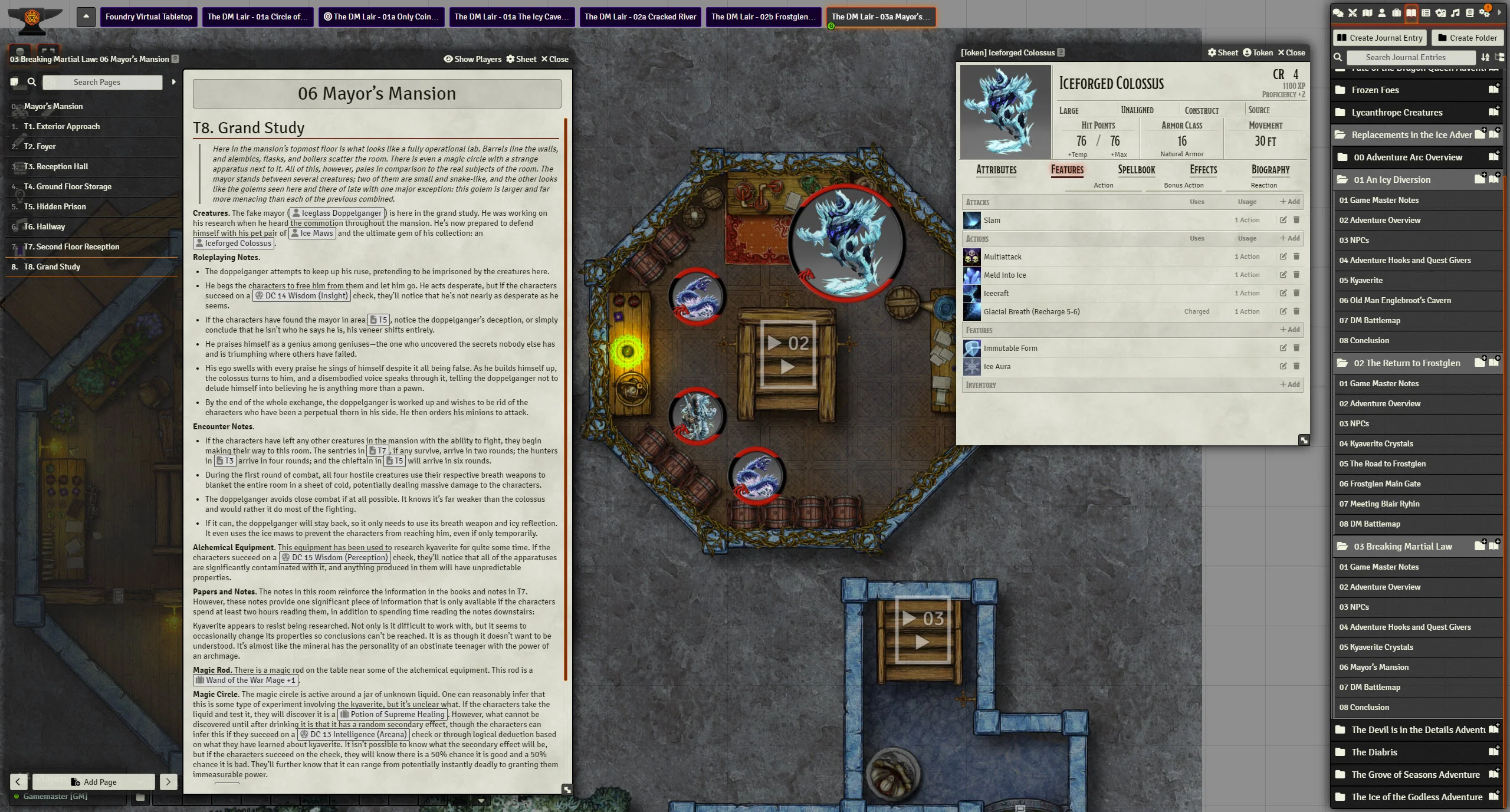Switch to the 02a Cracked River scene
The width and height of the screenshot is (1510, 812).
point(640,17)
